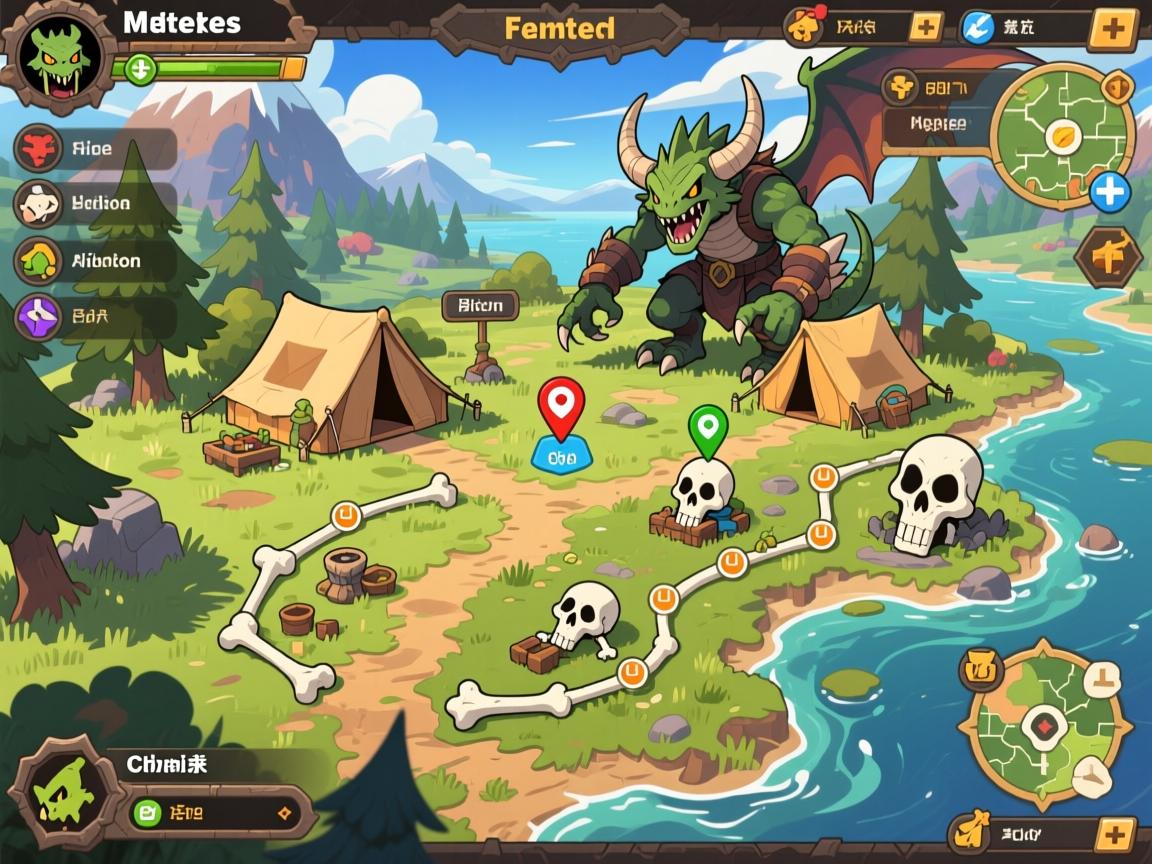Add currency with the plus beside the gold house icon
Viewport: 1152px width, 864px height.
[x=925, y=28]
